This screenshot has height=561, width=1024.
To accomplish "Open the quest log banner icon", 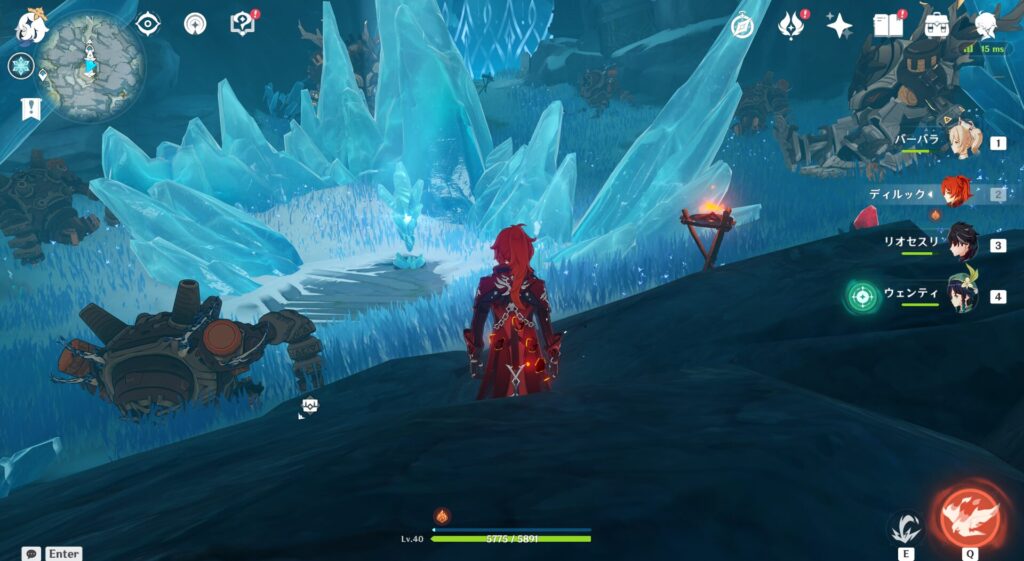I will [x=31, y=109].
